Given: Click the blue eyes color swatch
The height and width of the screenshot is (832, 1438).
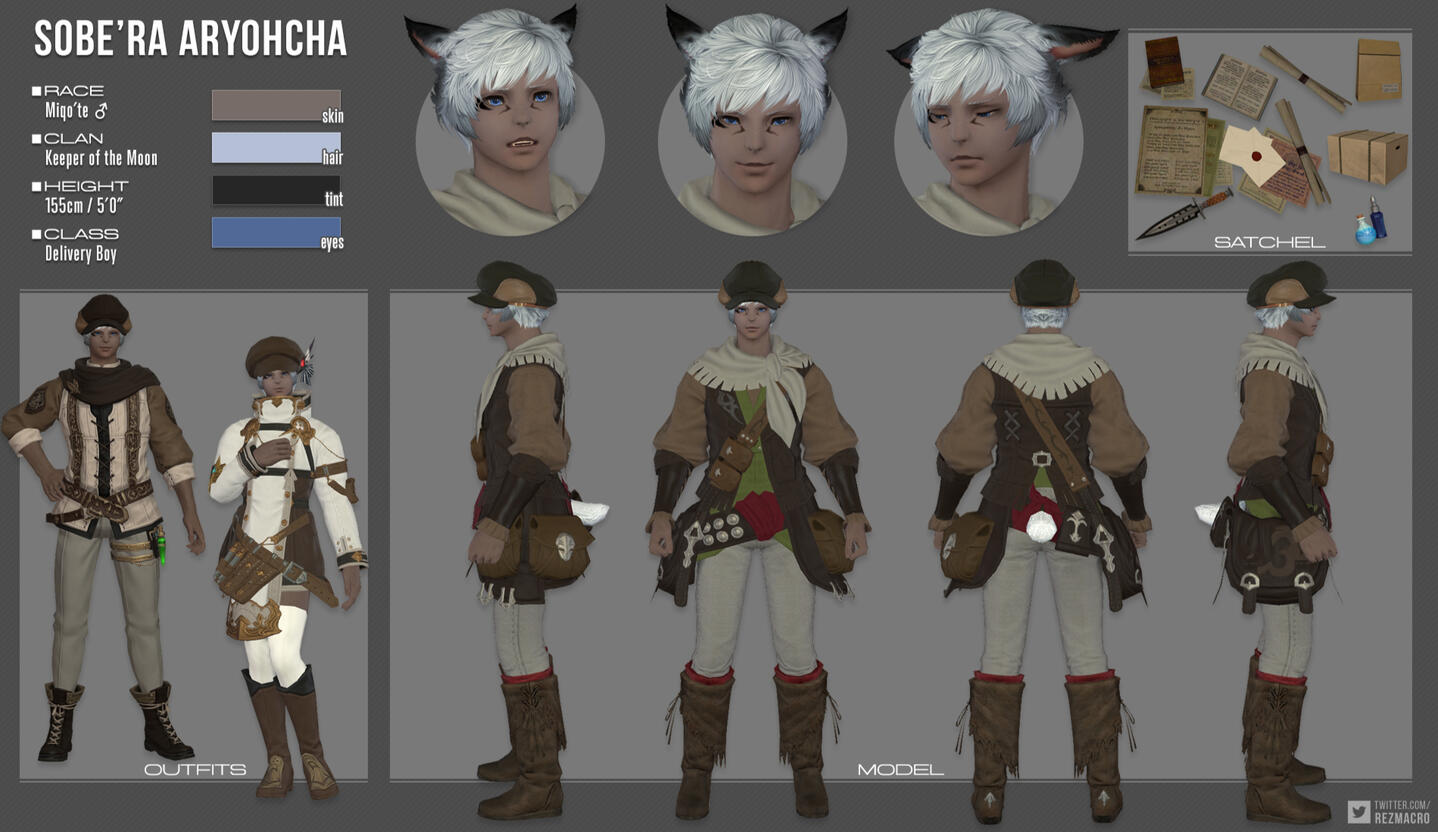Looking at the screenshot, I should pos(275,232).
